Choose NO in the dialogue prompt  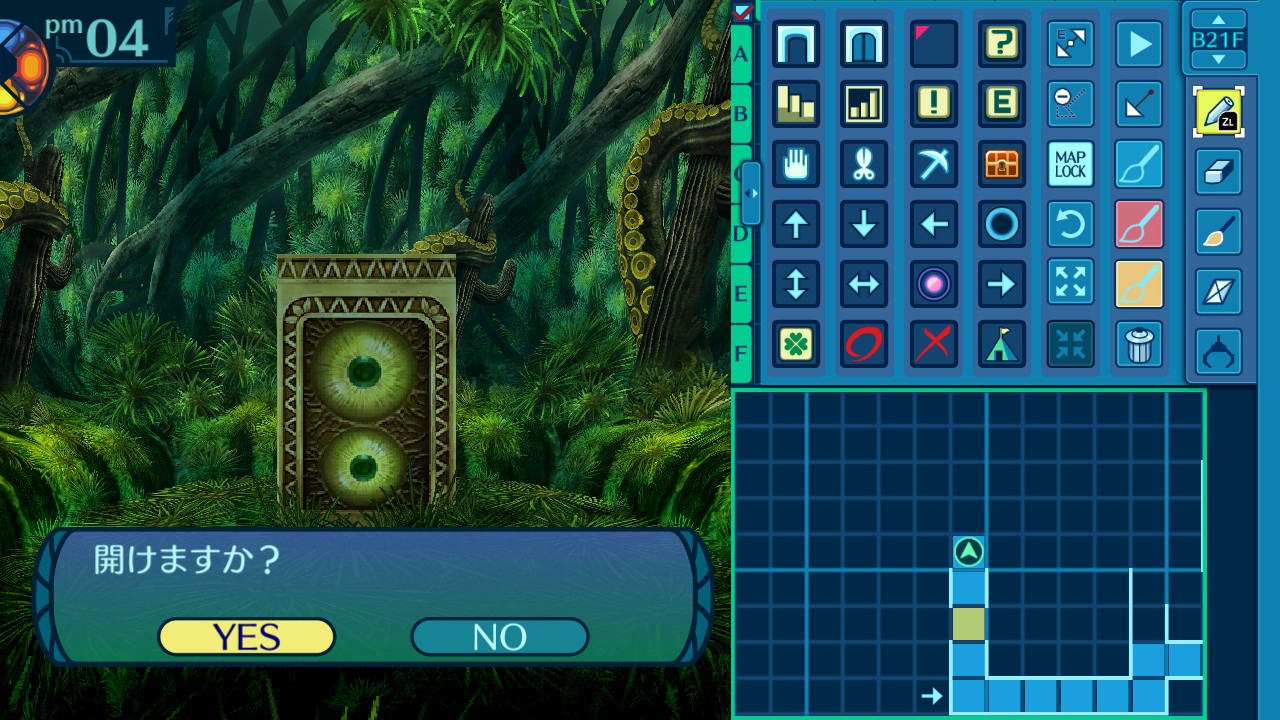point(499,637)
